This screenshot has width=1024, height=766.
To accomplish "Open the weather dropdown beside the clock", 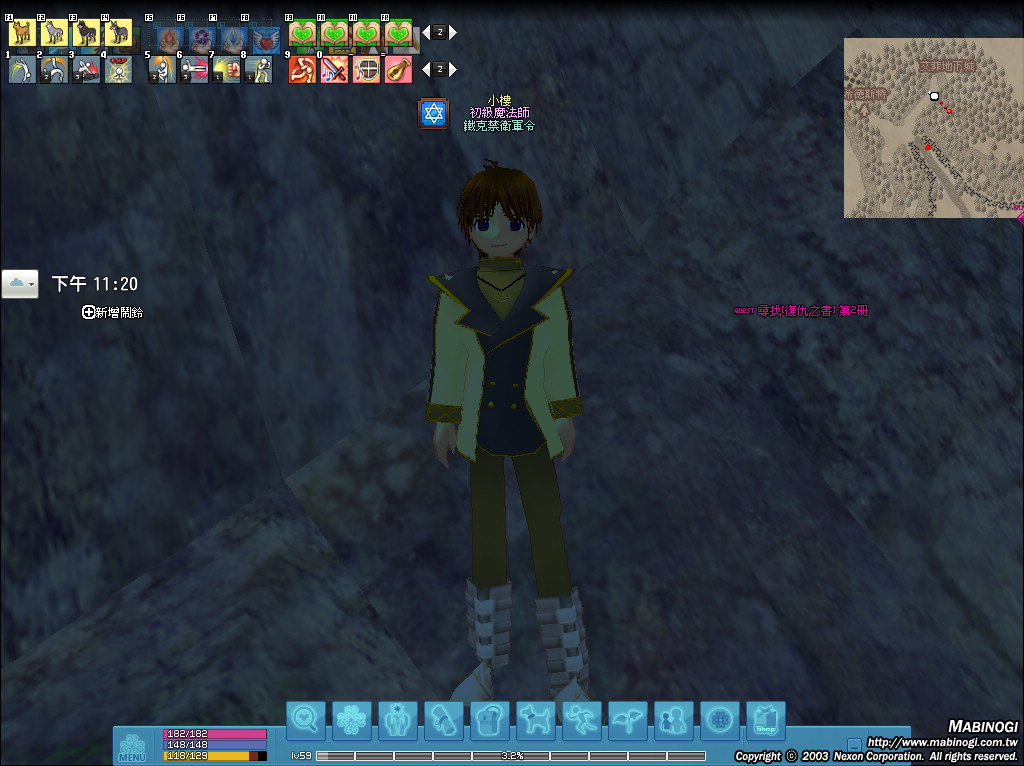I will point(20,284).
